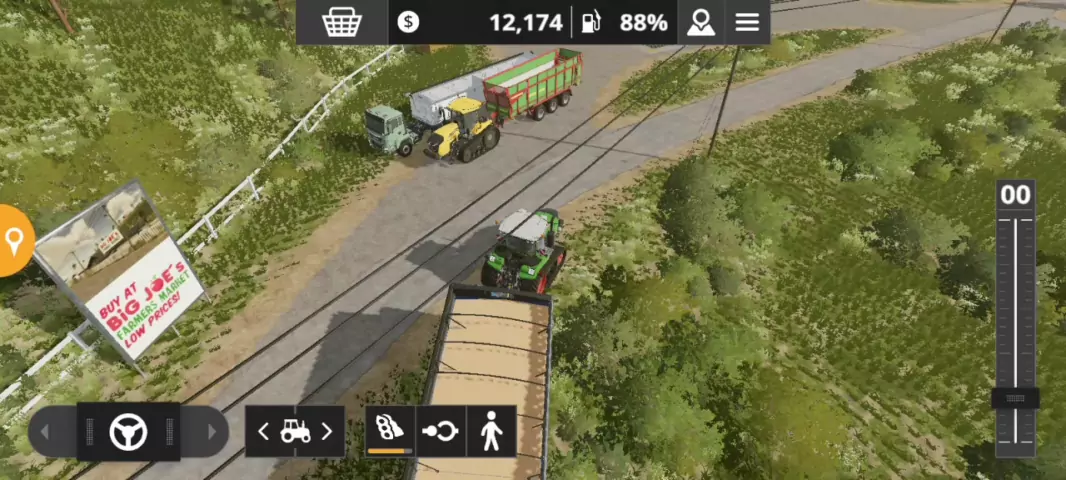
Task: Click the throttle speed slider handle
Action: pyautogui.click(x=1015, y=398)
